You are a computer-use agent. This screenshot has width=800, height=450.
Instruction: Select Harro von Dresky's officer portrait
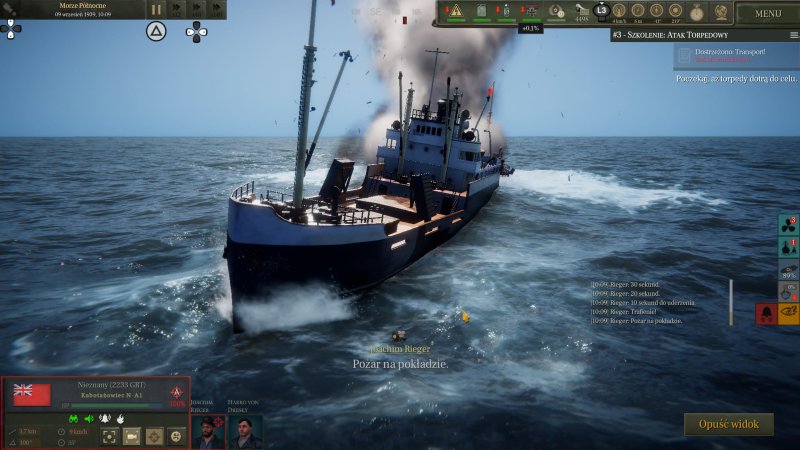pos(245,431)
